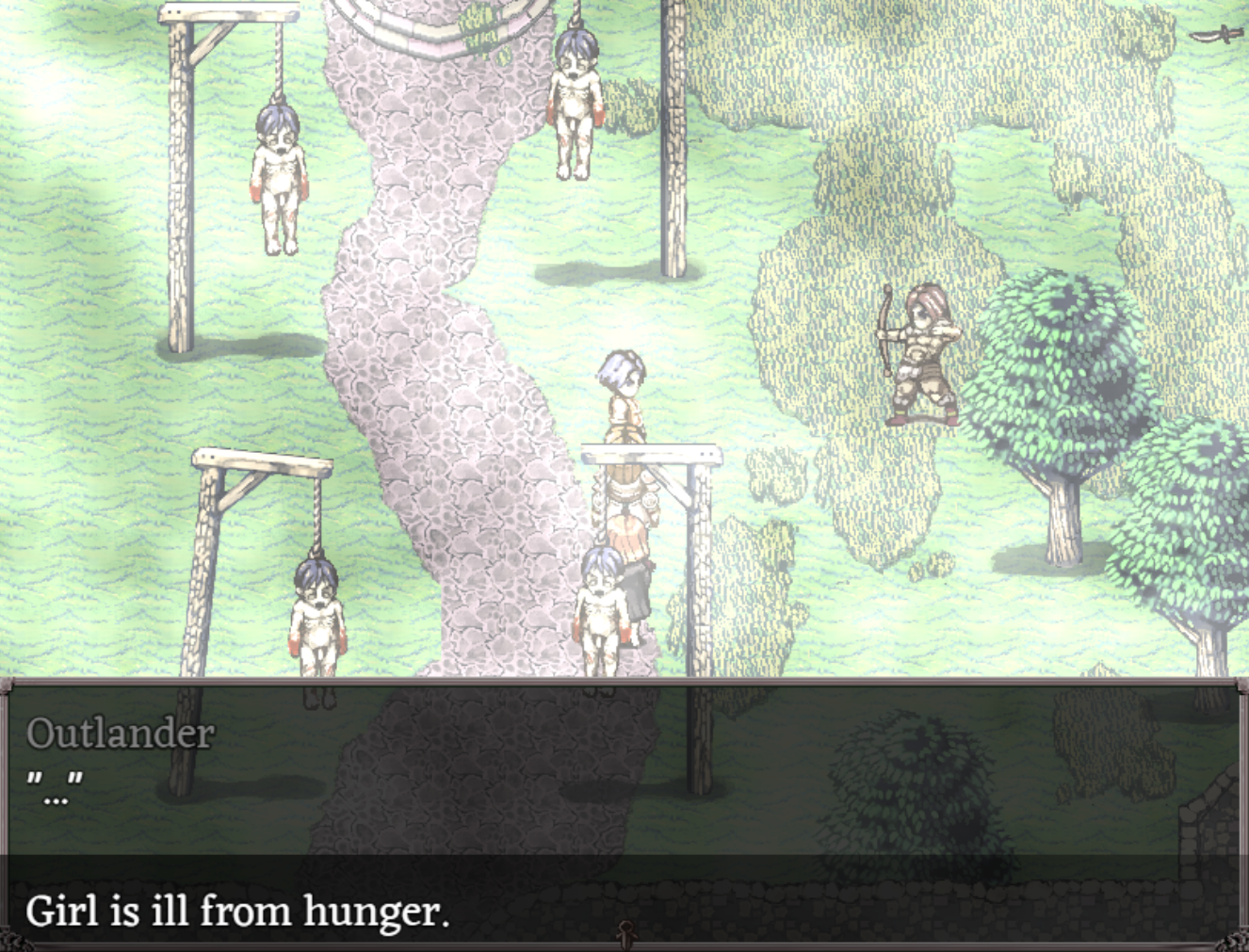Viewport: 1249px width, 952px height.
Task: Click the Outlander name label in the dialogue box
Action: click(x=121, y=734)
